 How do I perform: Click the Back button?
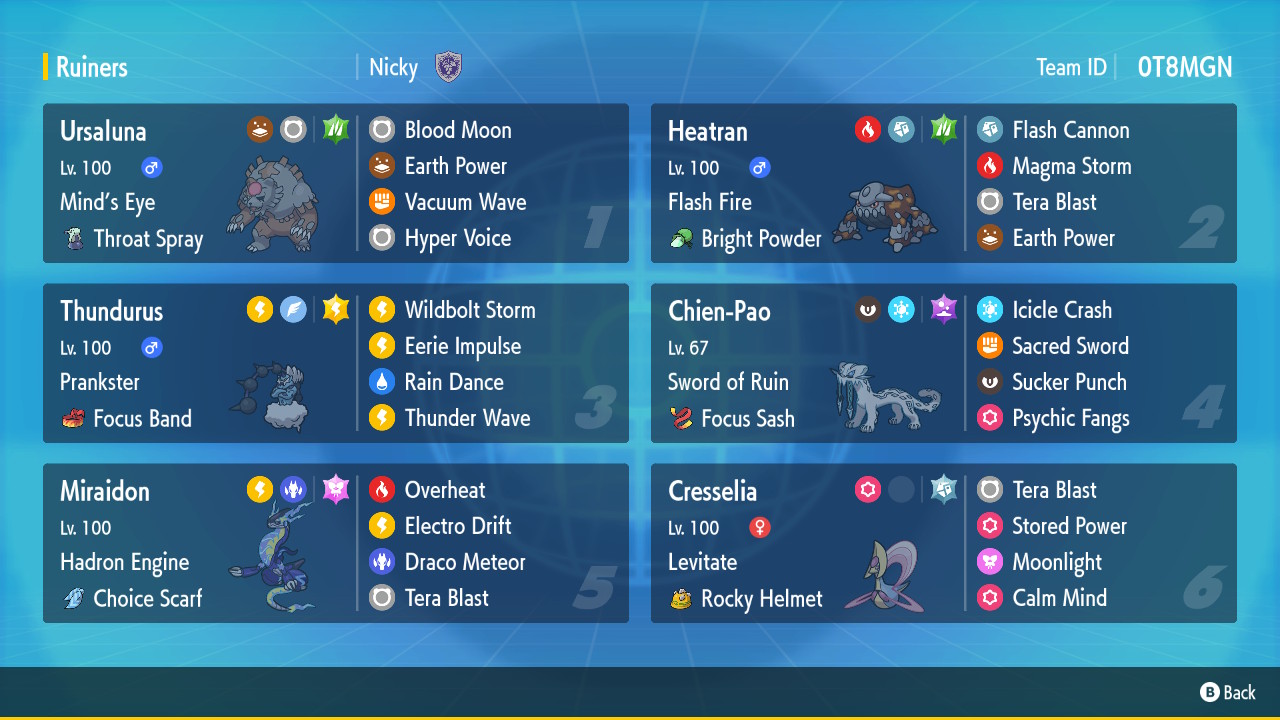click(x=1228, y=692)
